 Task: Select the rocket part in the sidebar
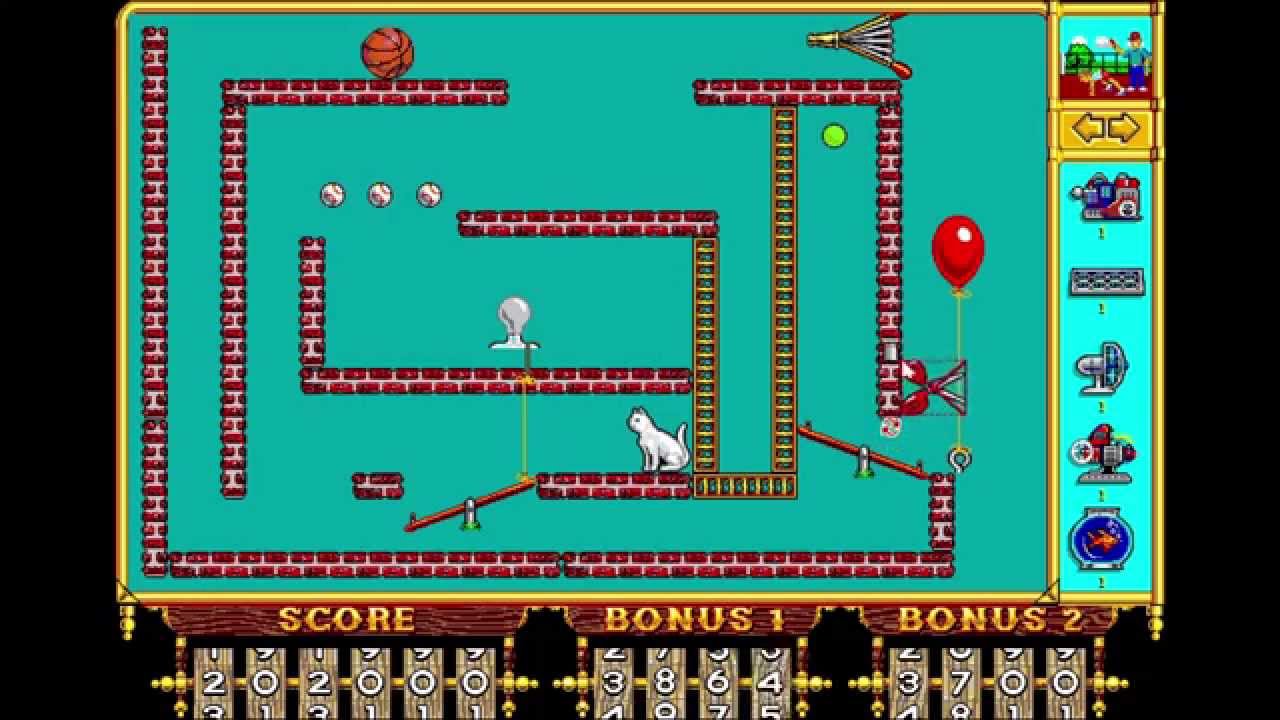tap(1103, 455)
